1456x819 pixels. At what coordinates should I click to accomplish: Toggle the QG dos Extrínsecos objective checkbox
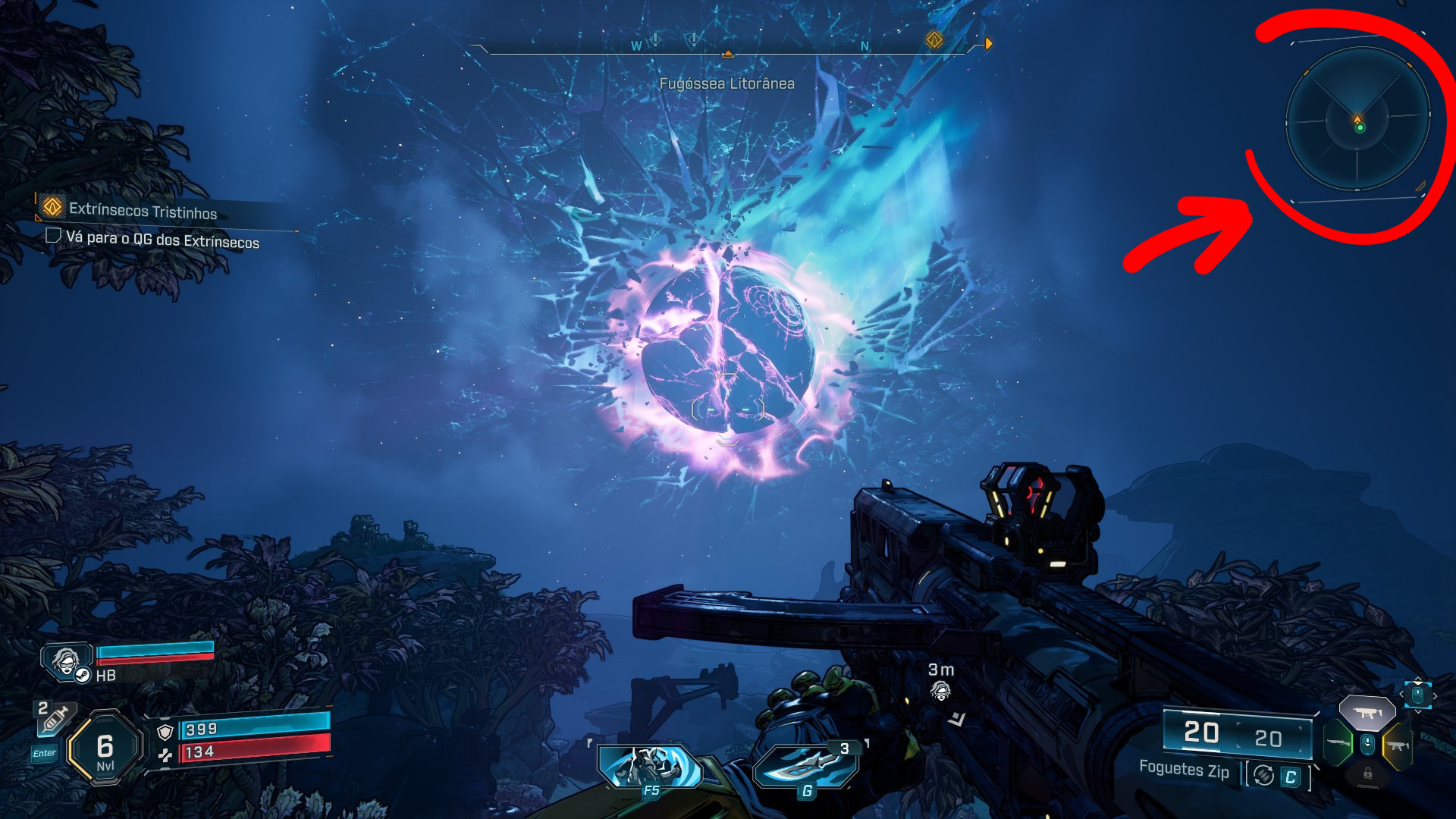point(53,236)
